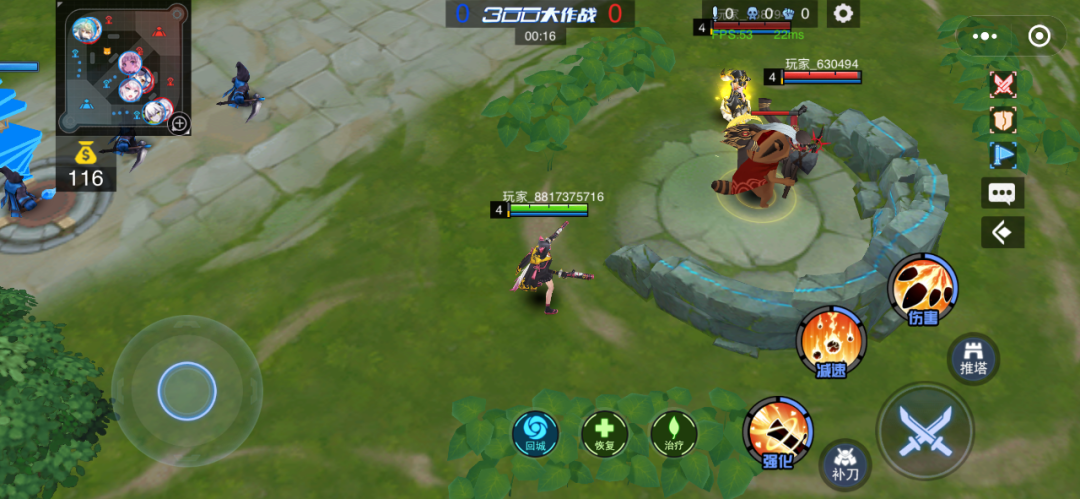Expand the minimap with the plus button

point(179,123)
